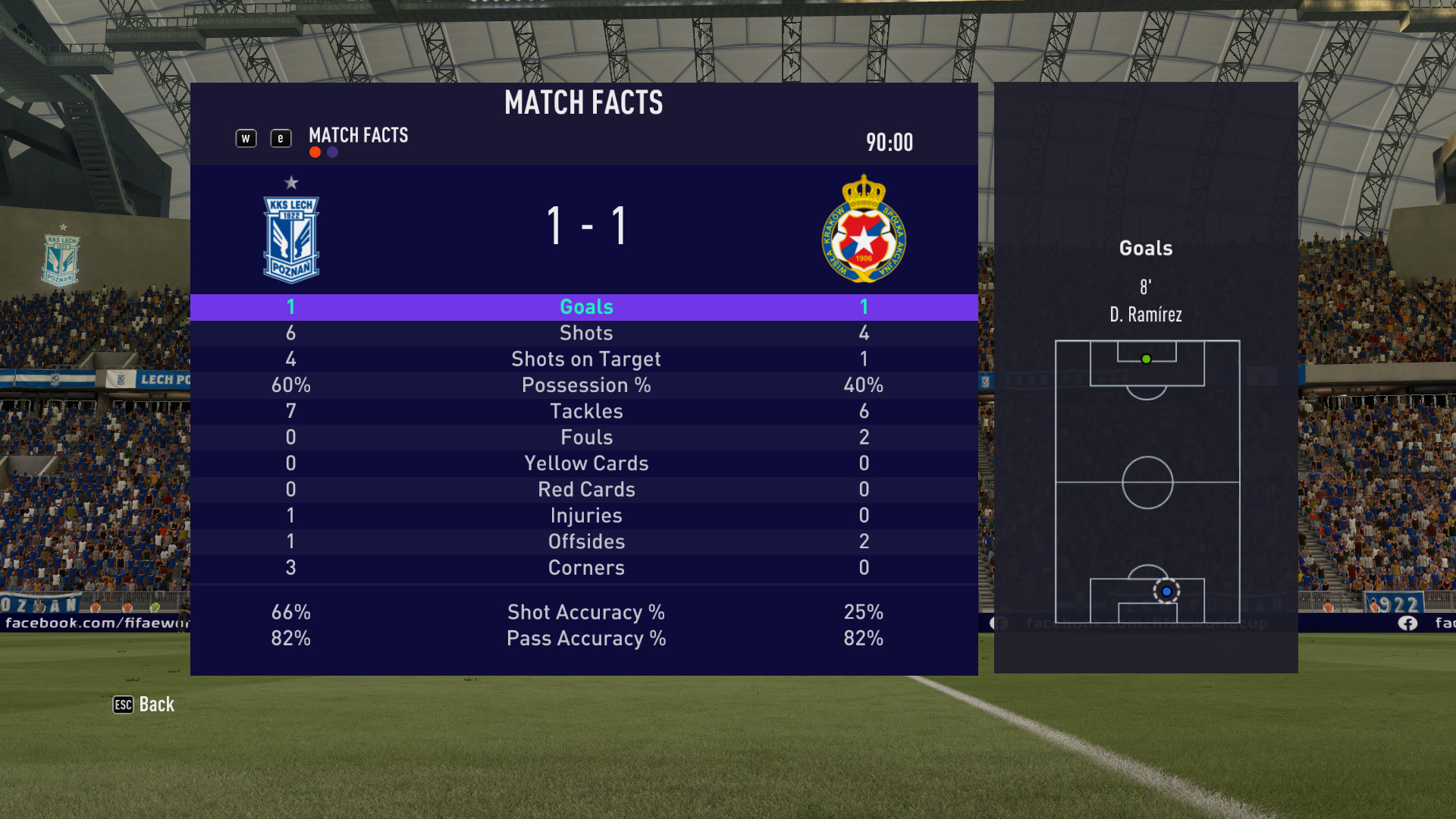Select the Corners stat row
Screen dimensions: 1456x819
[x=585, y=568]
